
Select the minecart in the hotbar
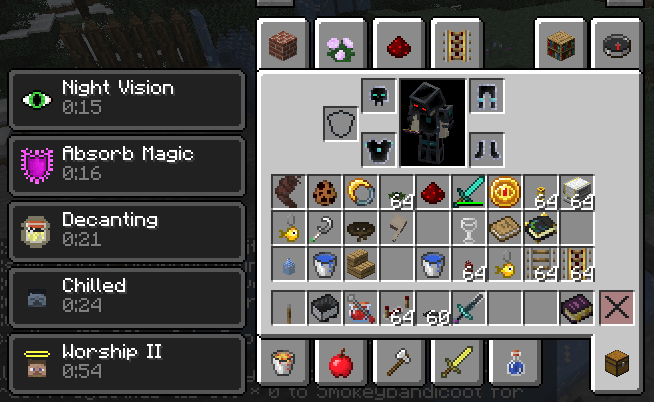coord(324,307)
